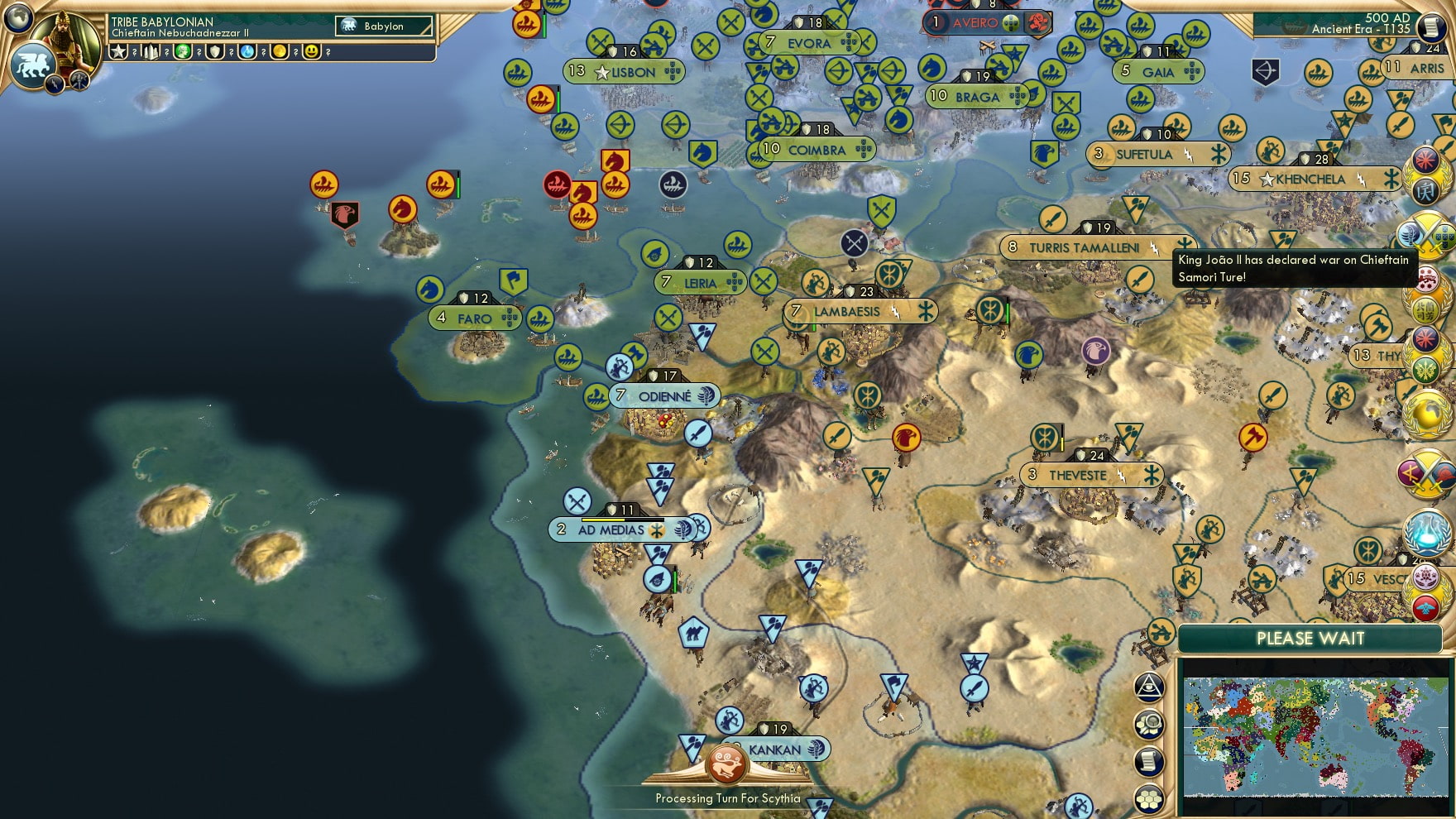
Task: Toggle the hex grid icon
Action: (x=1149, y=797)
